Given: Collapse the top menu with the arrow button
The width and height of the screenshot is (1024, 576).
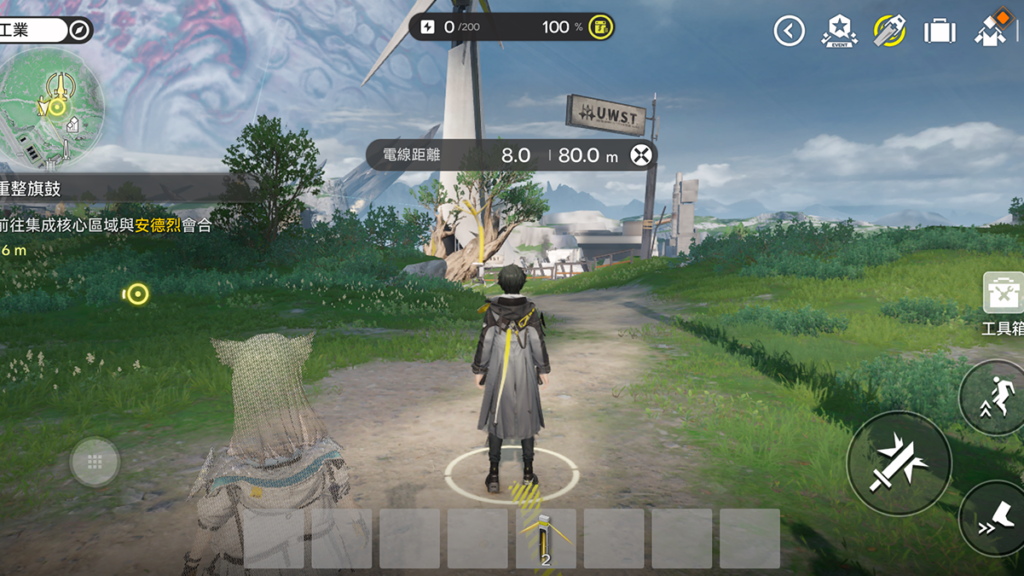Looking at the screenshot, I should pyautogui.click(x=789, y=31).
